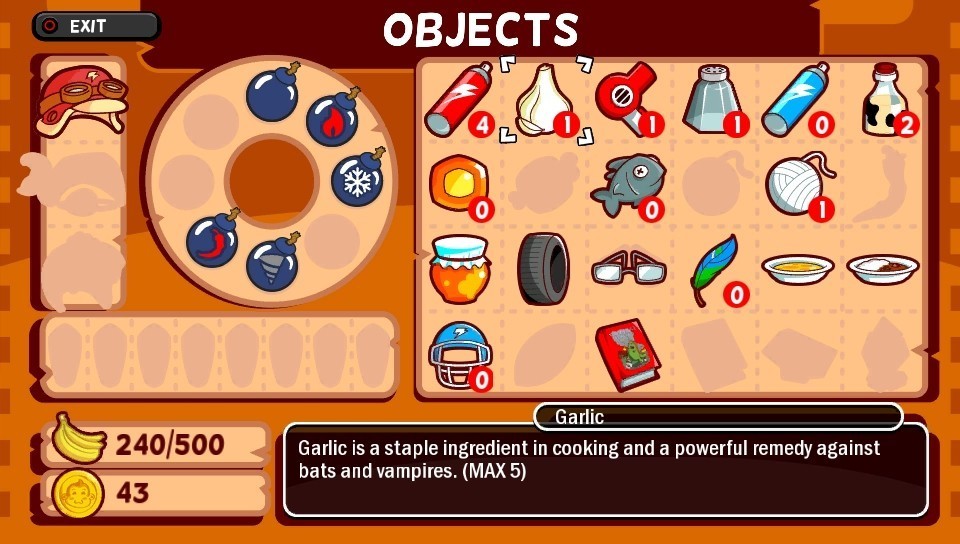Select the blue-green feather item

tap(715, 267)
